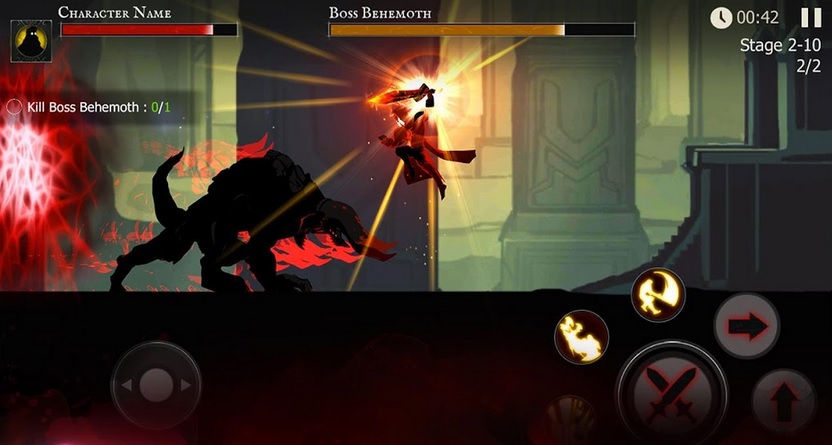The width and height of the screenshot is (832, 445).
Task: Trigger the dimmed skill icon at bottom edge
Action: click(571, 420)
